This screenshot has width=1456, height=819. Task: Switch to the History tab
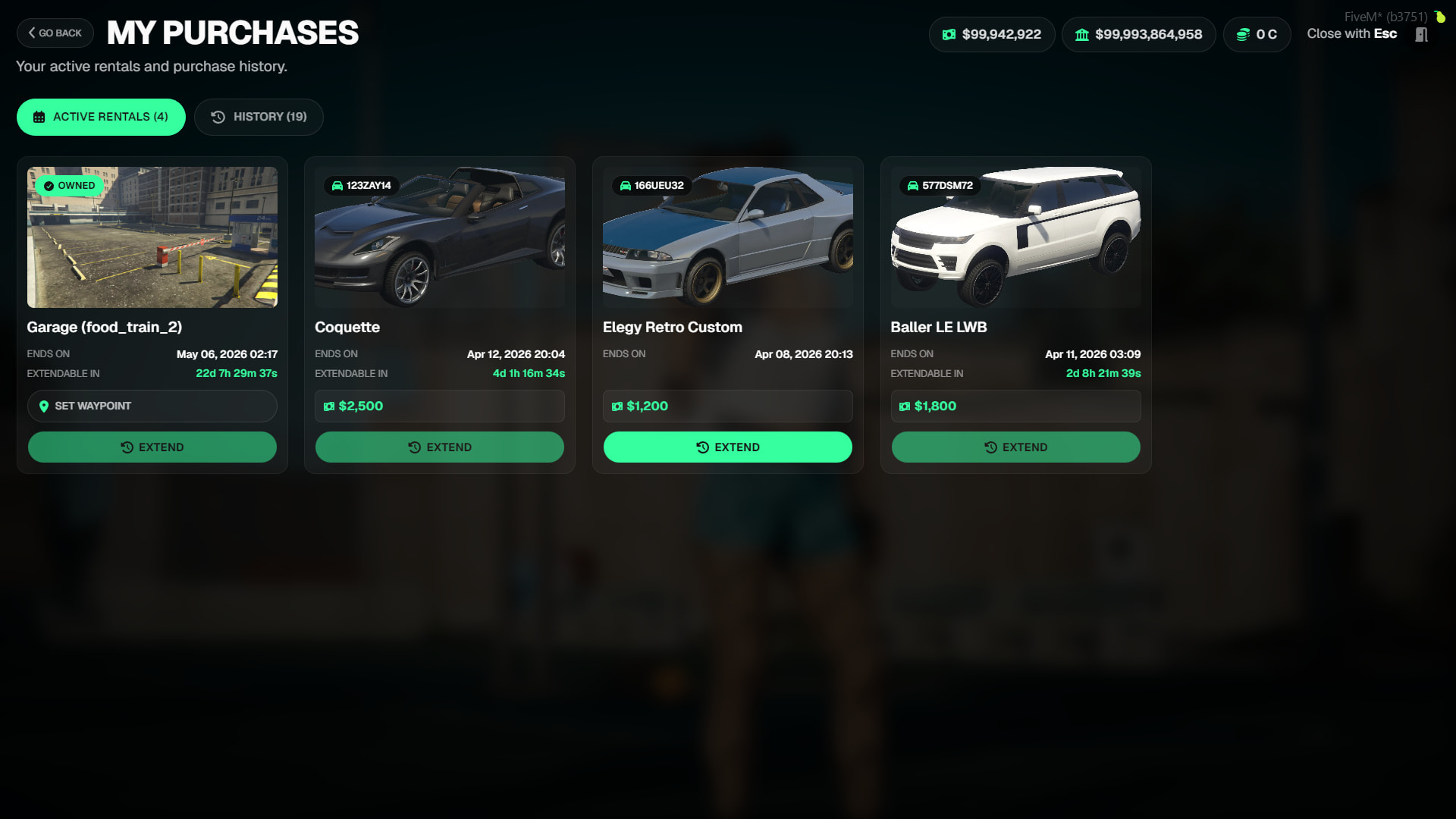(259, 117)
